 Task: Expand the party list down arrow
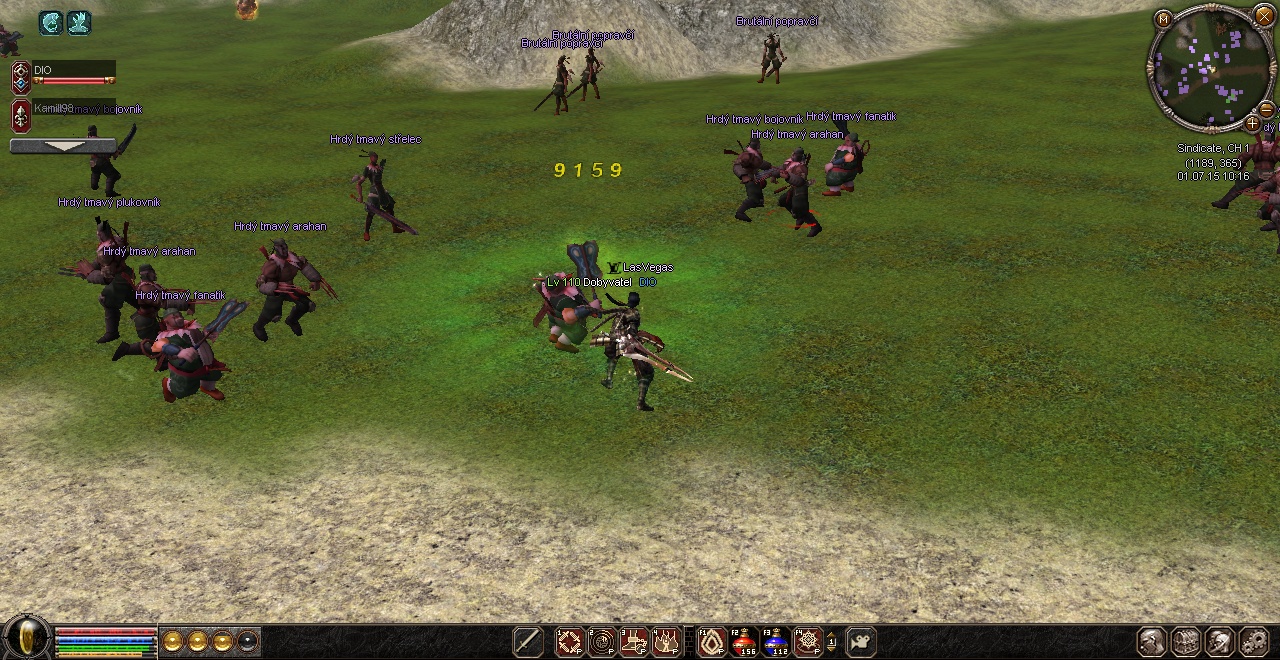coord(62,146)
